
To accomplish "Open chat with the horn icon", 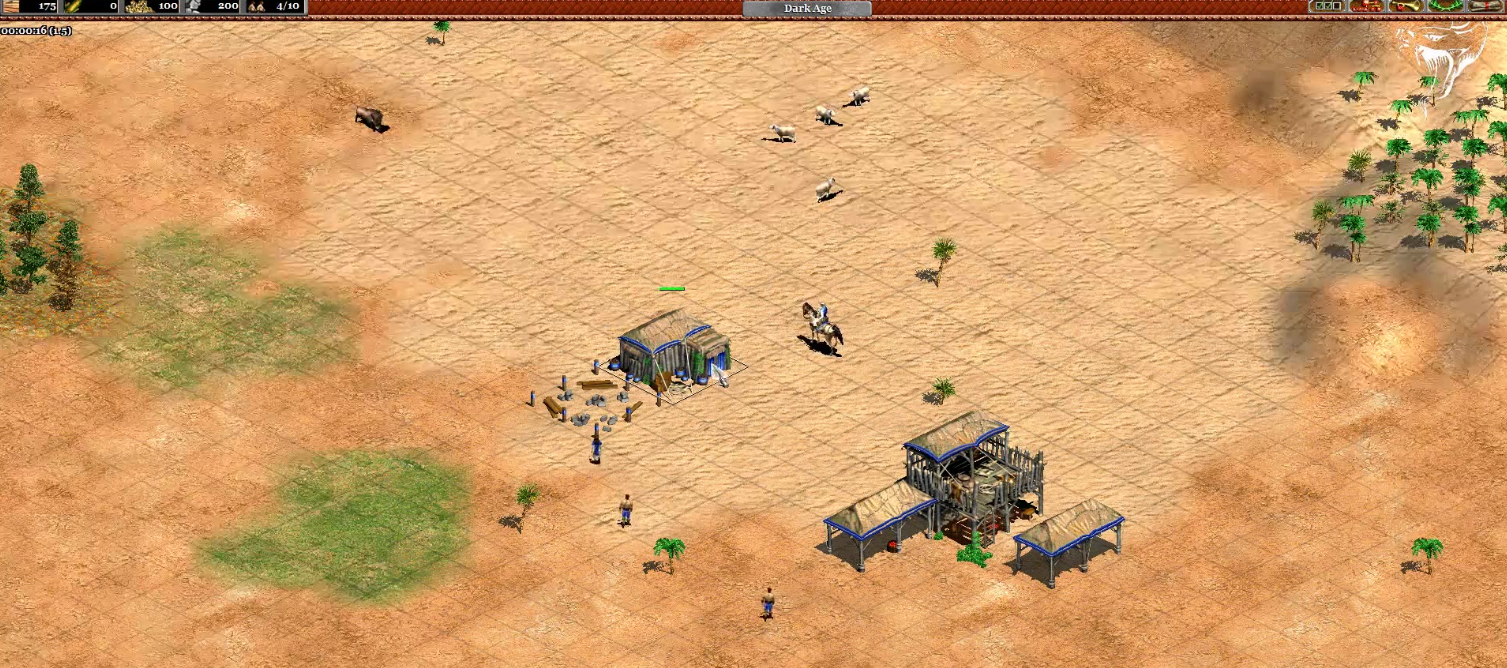I will coord(1405,7).
